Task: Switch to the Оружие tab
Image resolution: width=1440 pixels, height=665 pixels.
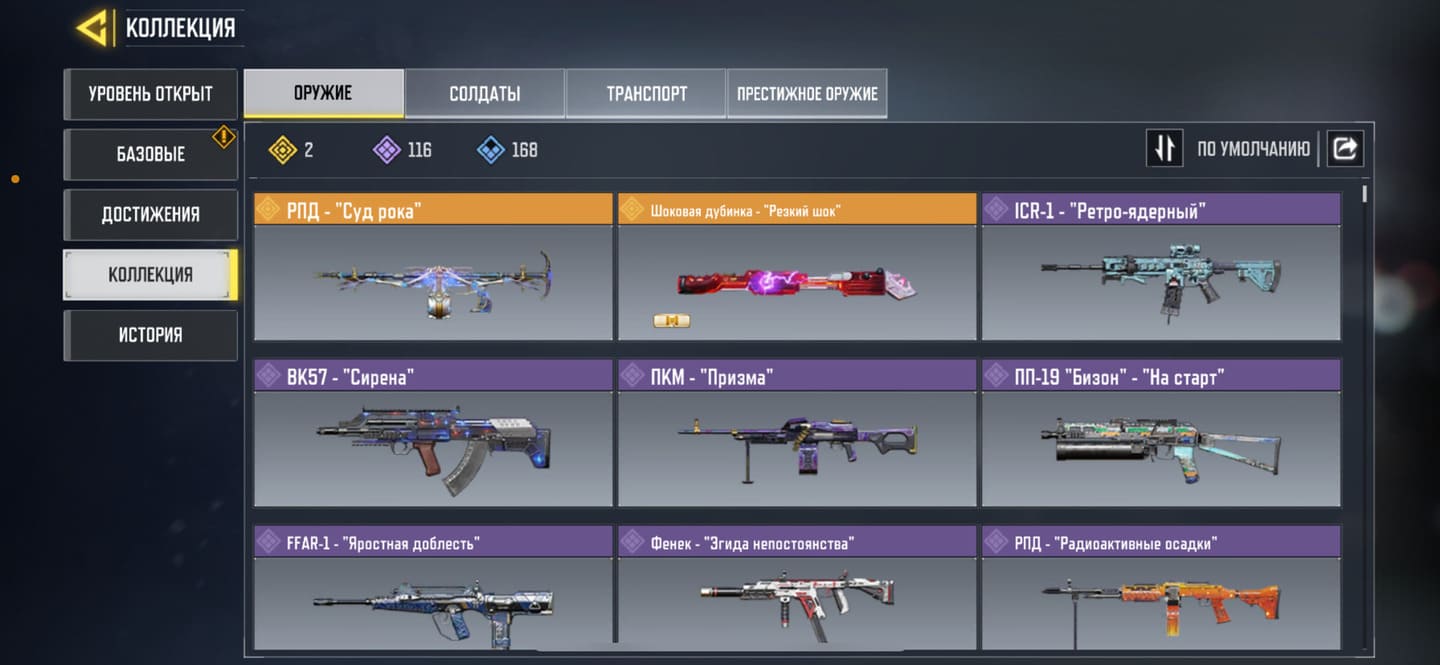Action: (x=323, y=93)
